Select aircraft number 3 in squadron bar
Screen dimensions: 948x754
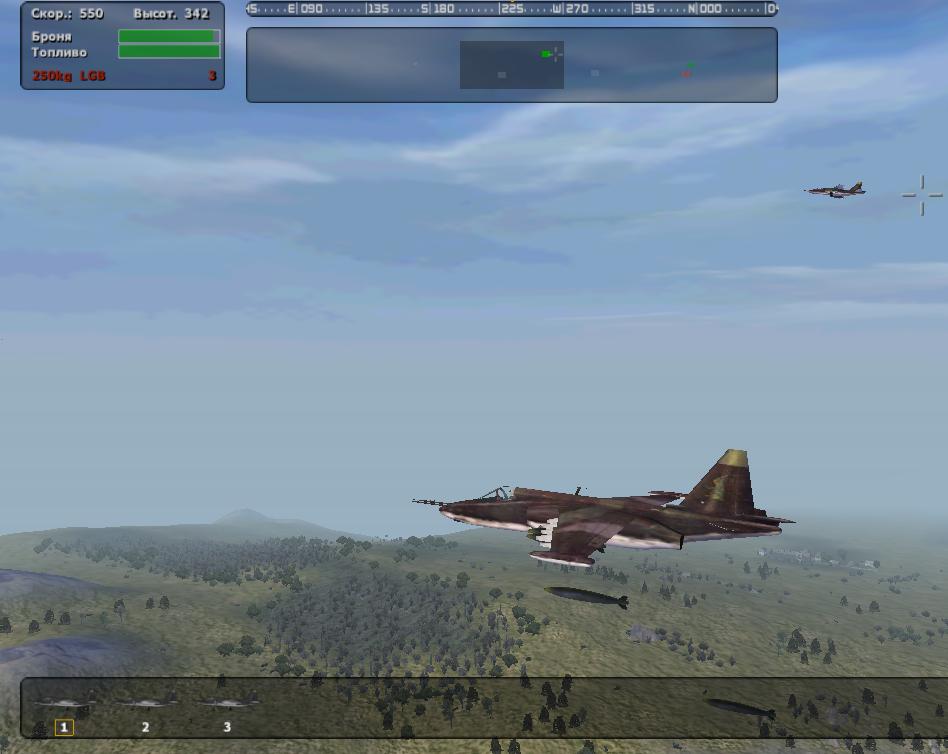click(227, 712)
